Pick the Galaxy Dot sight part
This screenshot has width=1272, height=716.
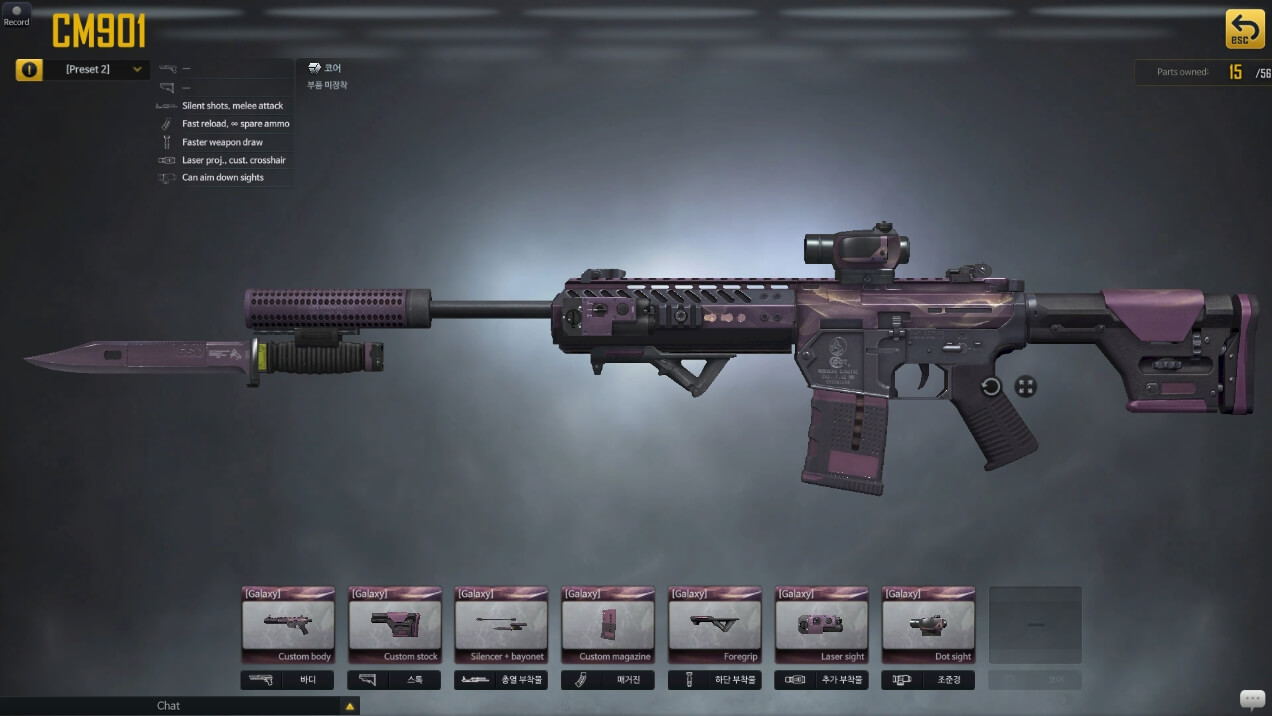coord(930,625)
